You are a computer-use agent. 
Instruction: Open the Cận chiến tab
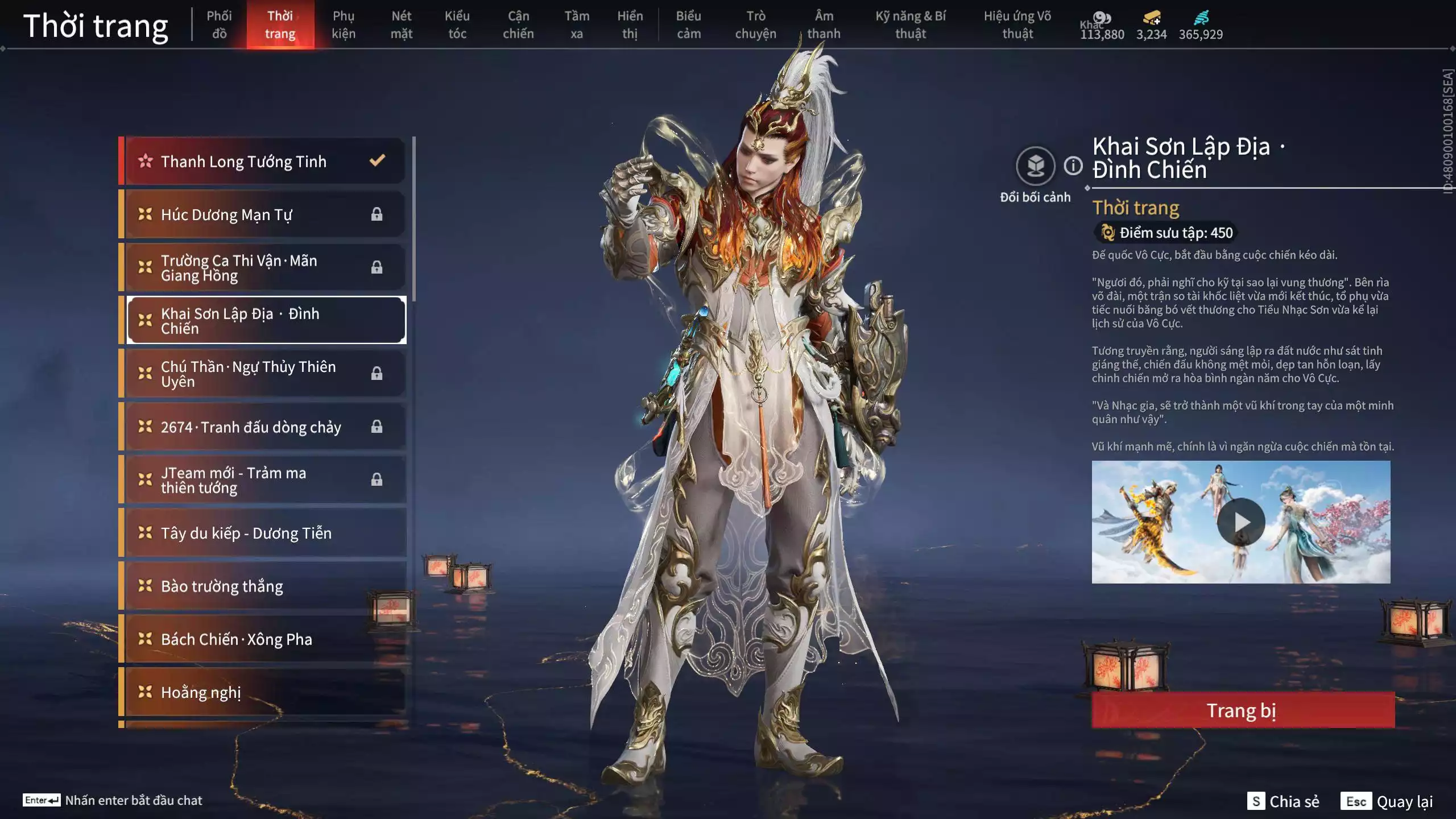[x=518, y=25]
